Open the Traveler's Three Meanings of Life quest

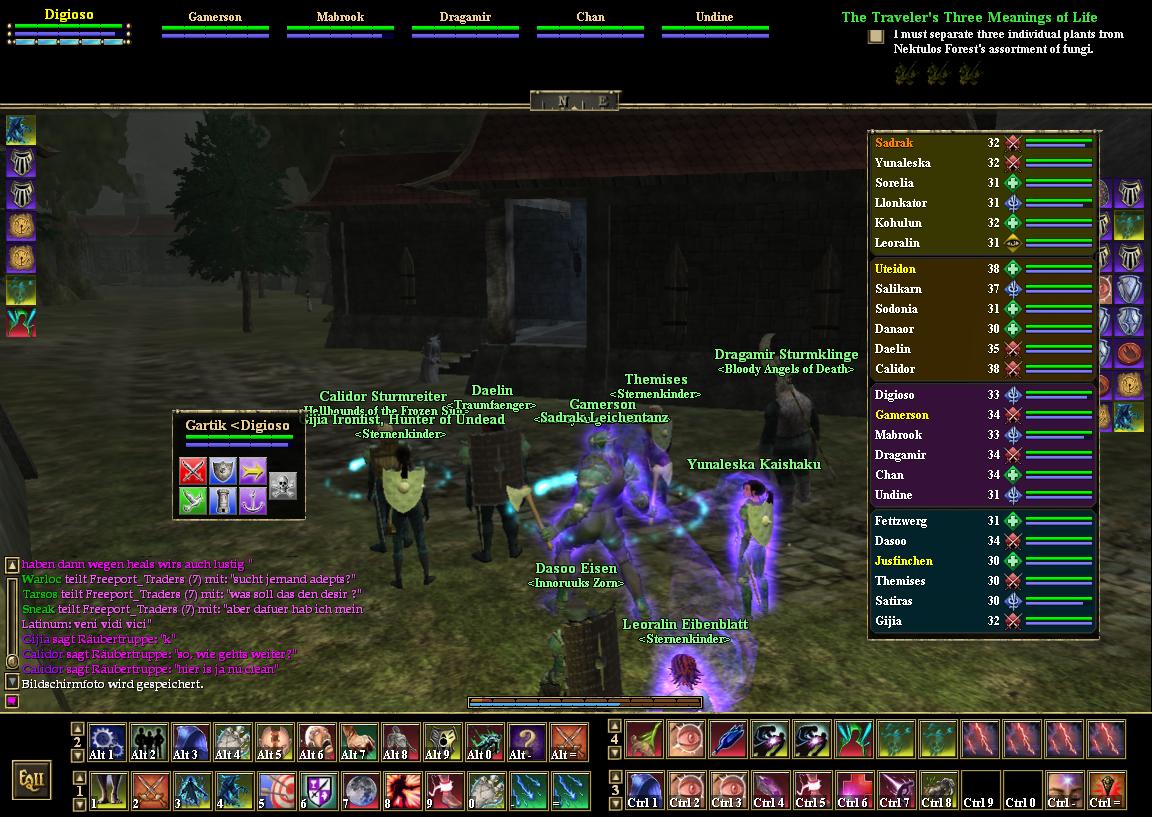point(968,17)
